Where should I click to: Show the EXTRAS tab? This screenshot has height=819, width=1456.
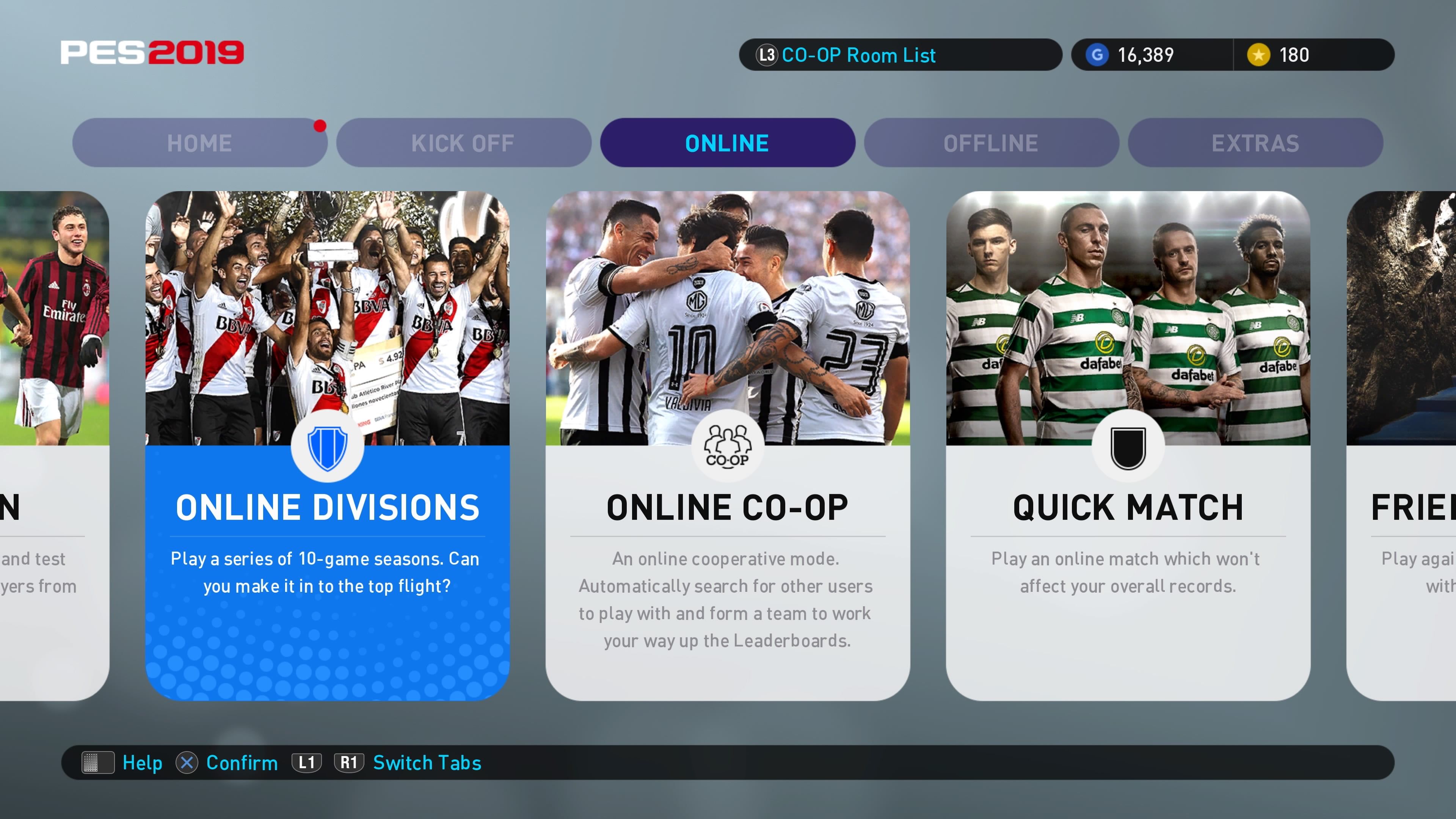tap(1255, 143)
